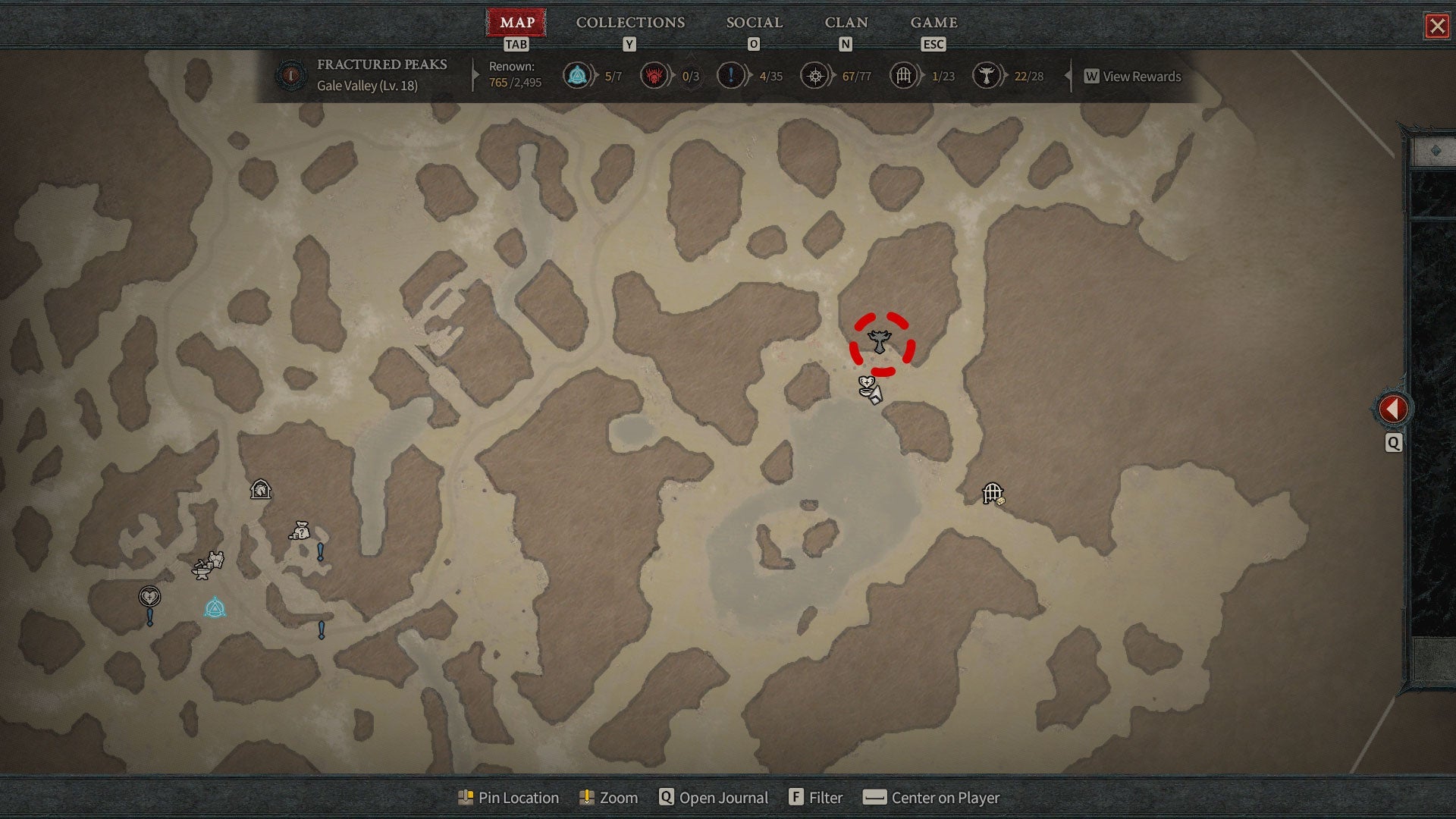Click the active Map tab

(x=516, y=23)
